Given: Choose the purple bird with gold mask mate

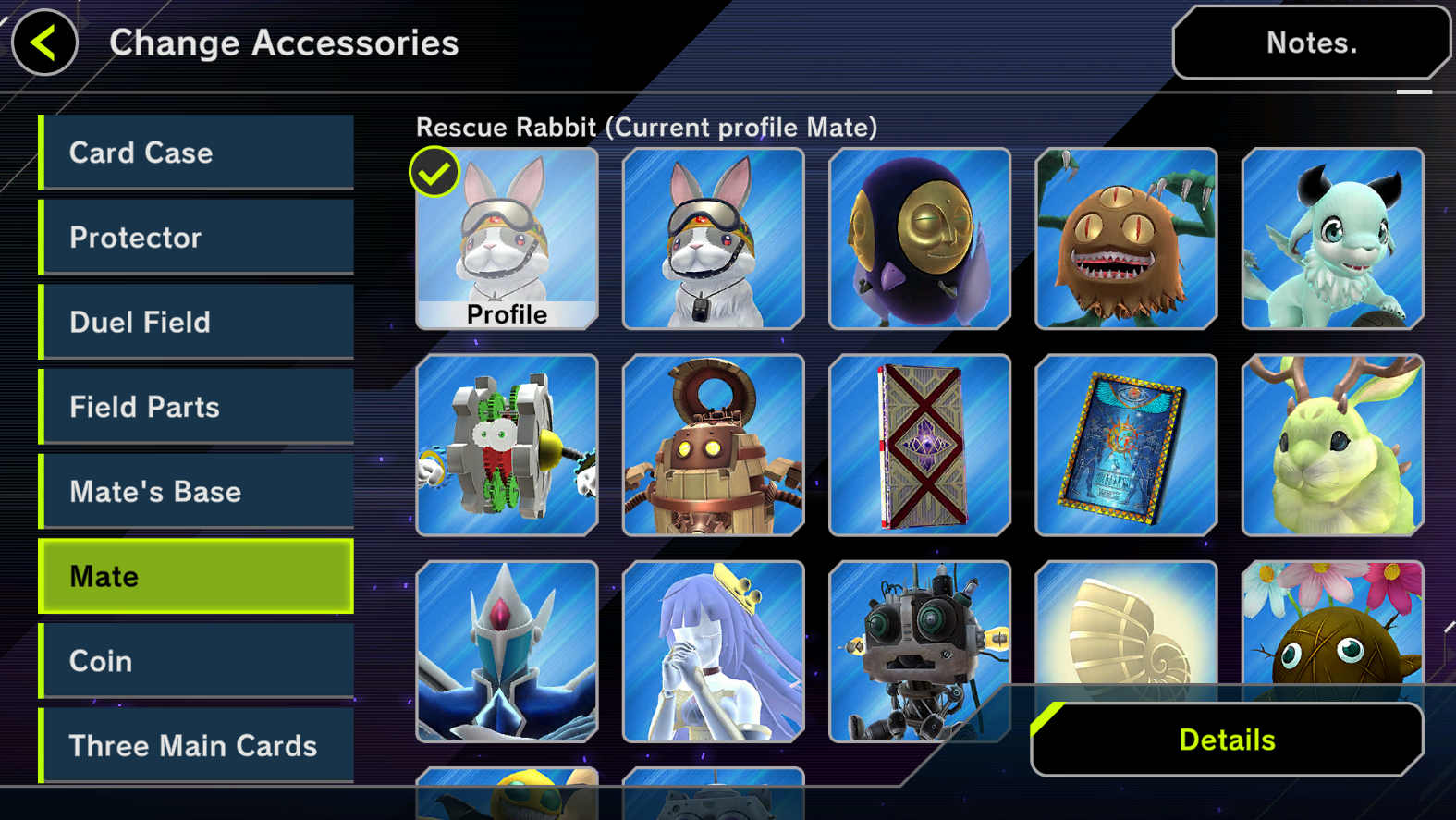Looking at the screenshot, I should (920, 239).
